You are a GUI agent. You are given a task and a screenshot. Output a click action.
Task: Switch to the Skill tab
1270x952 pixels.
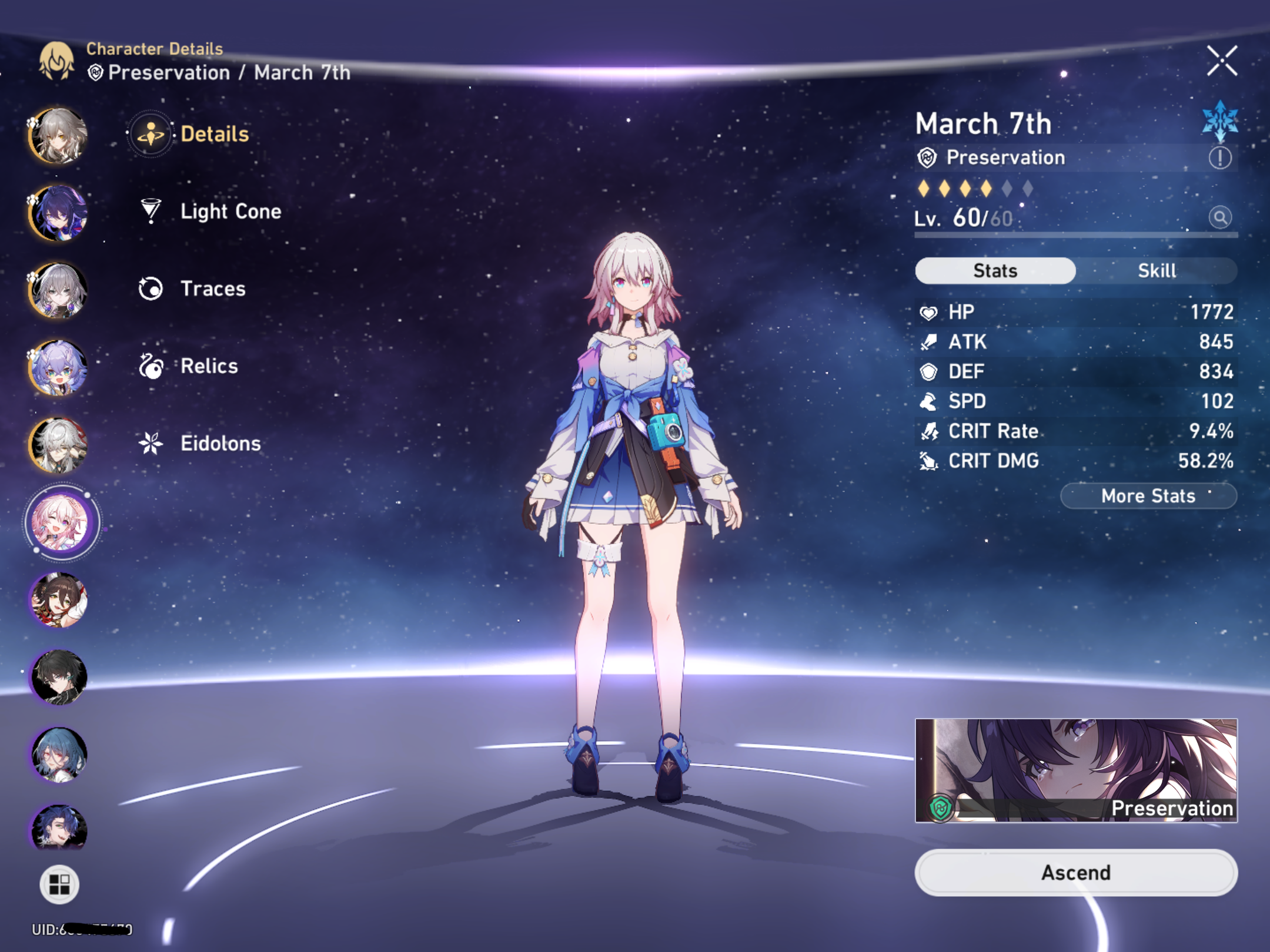pyautogui.click(x=1157, y=271)
